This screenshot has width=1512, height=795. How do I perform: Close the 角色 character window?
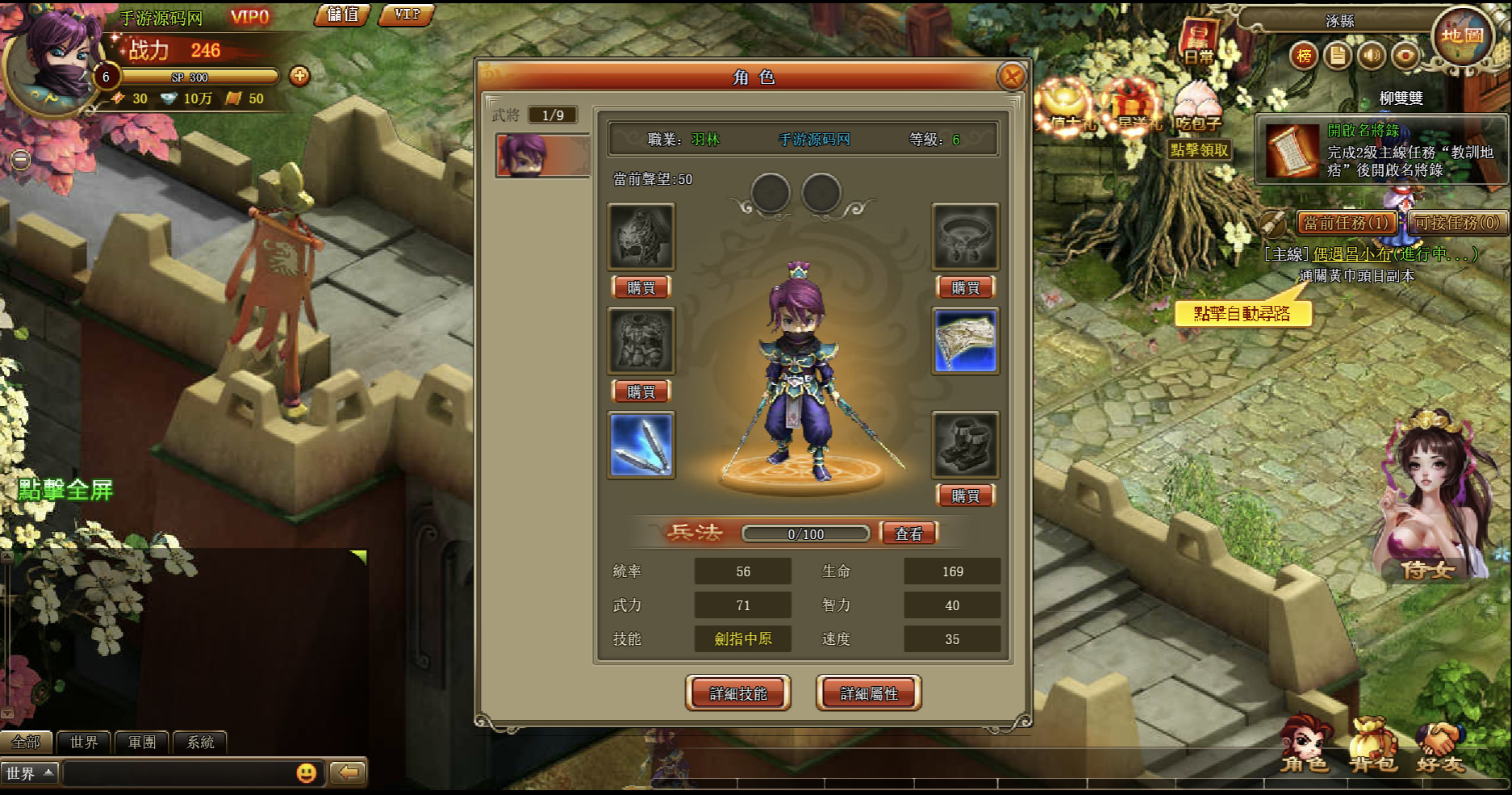click(1011, 77)
